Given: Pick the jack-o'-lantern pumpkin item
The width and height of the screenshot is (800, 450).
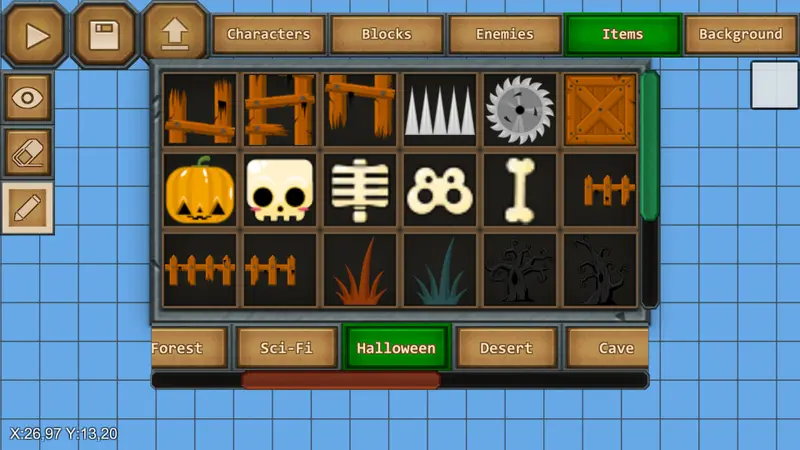Looking at the screenshot, I should (x=200, y=190).
